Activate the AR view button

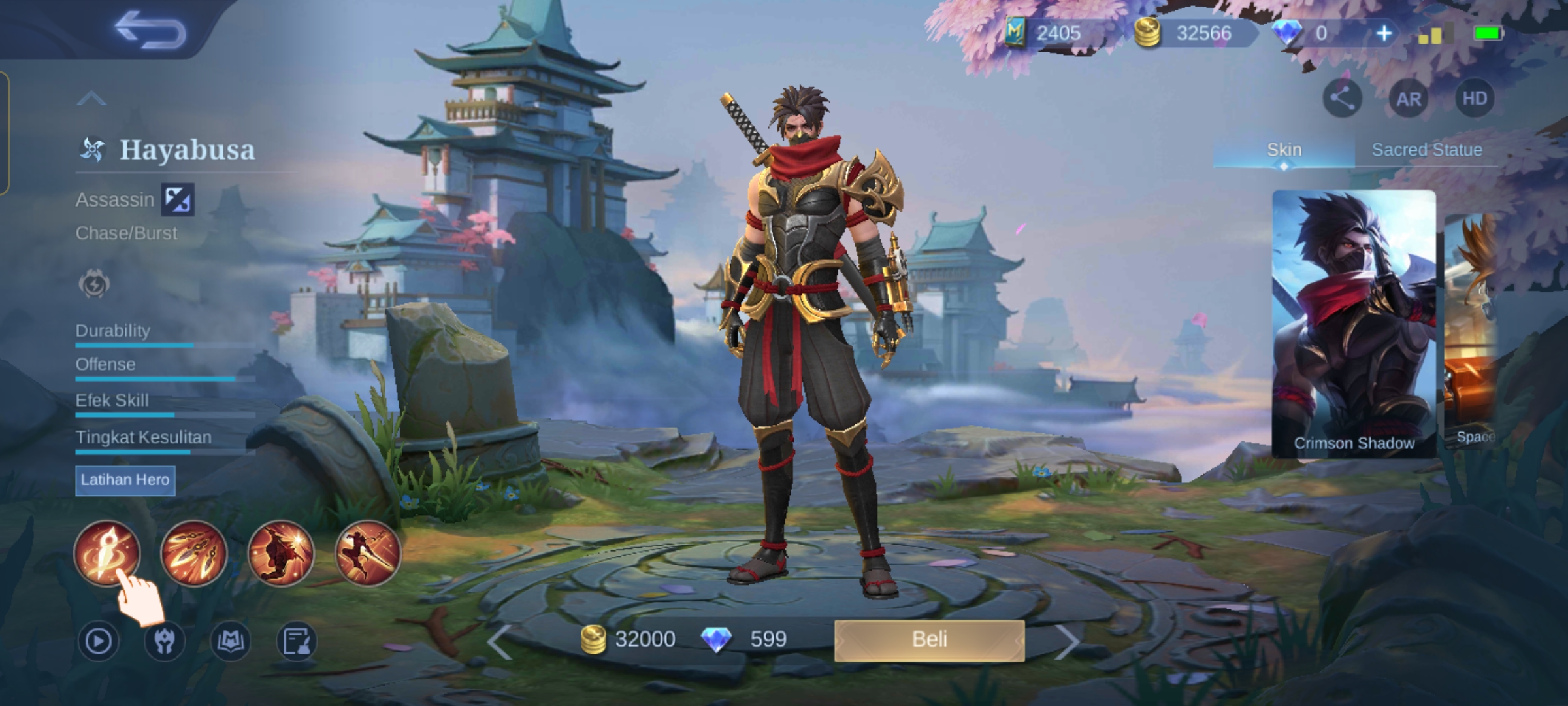pos(1409,99)
